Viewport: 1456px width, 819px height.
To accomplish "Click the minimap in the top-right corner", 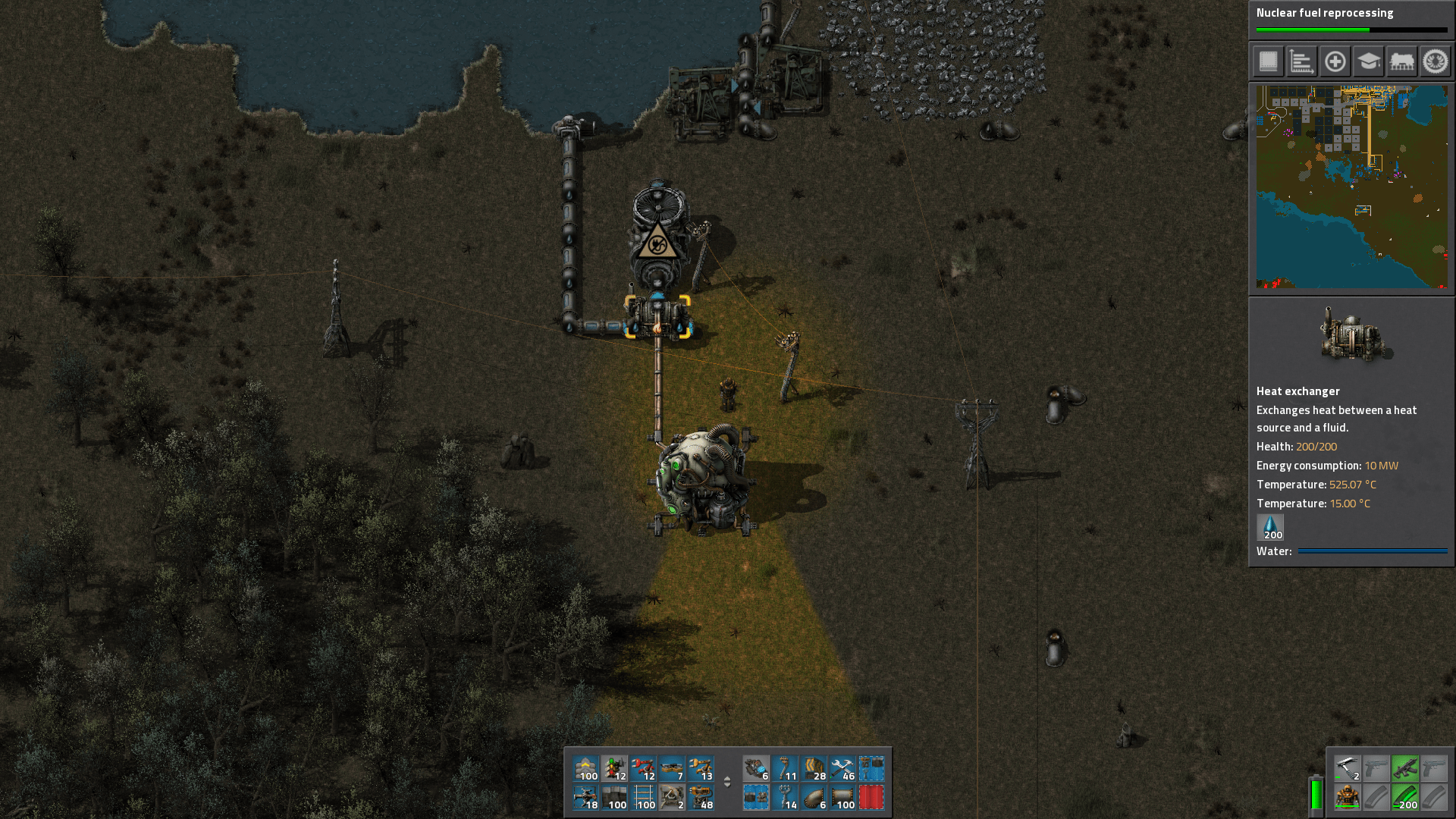I will (1351, 187).
